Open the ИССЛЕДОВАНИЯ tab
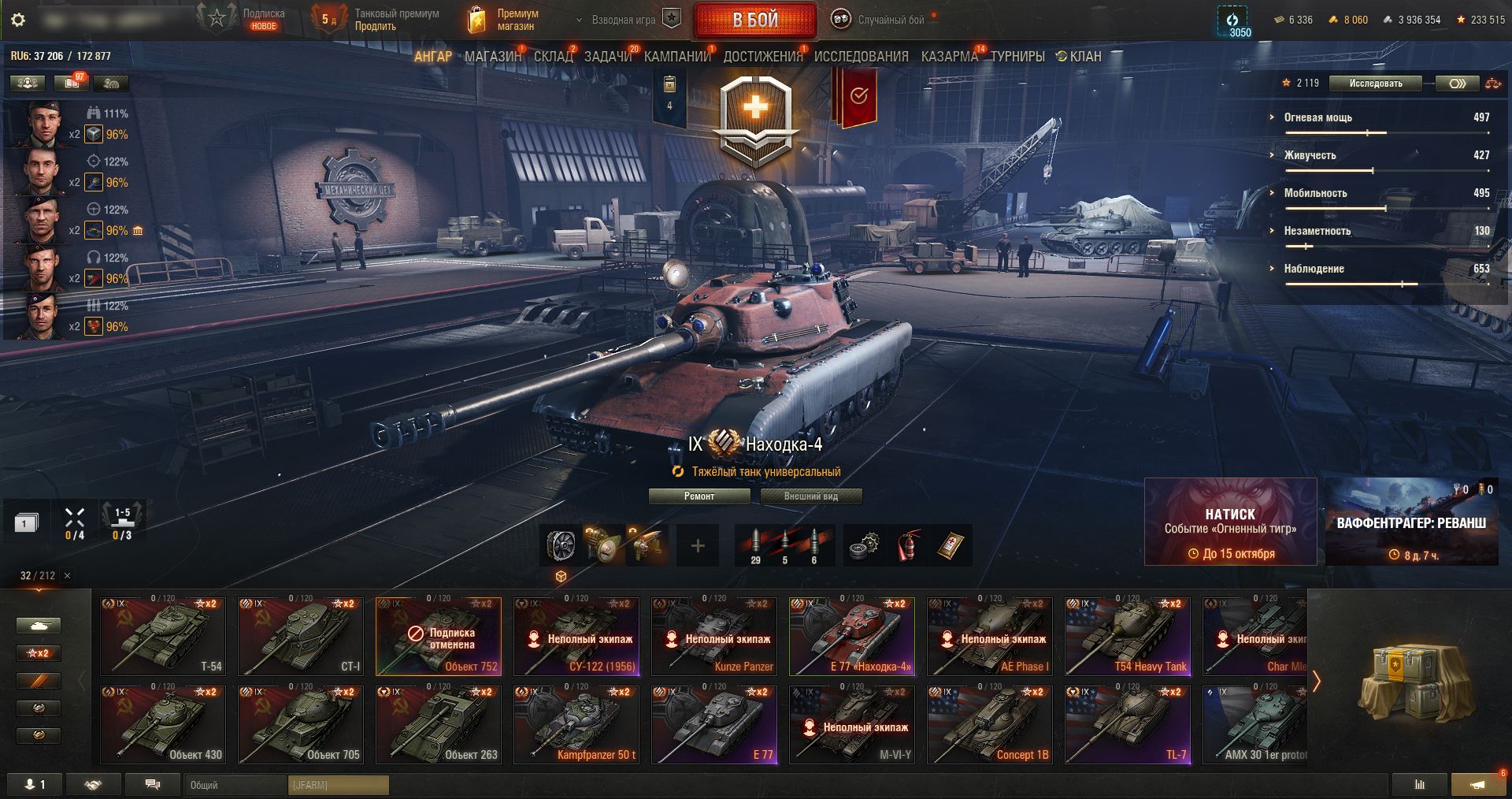 pyautogui.click(x=861, y=57)
